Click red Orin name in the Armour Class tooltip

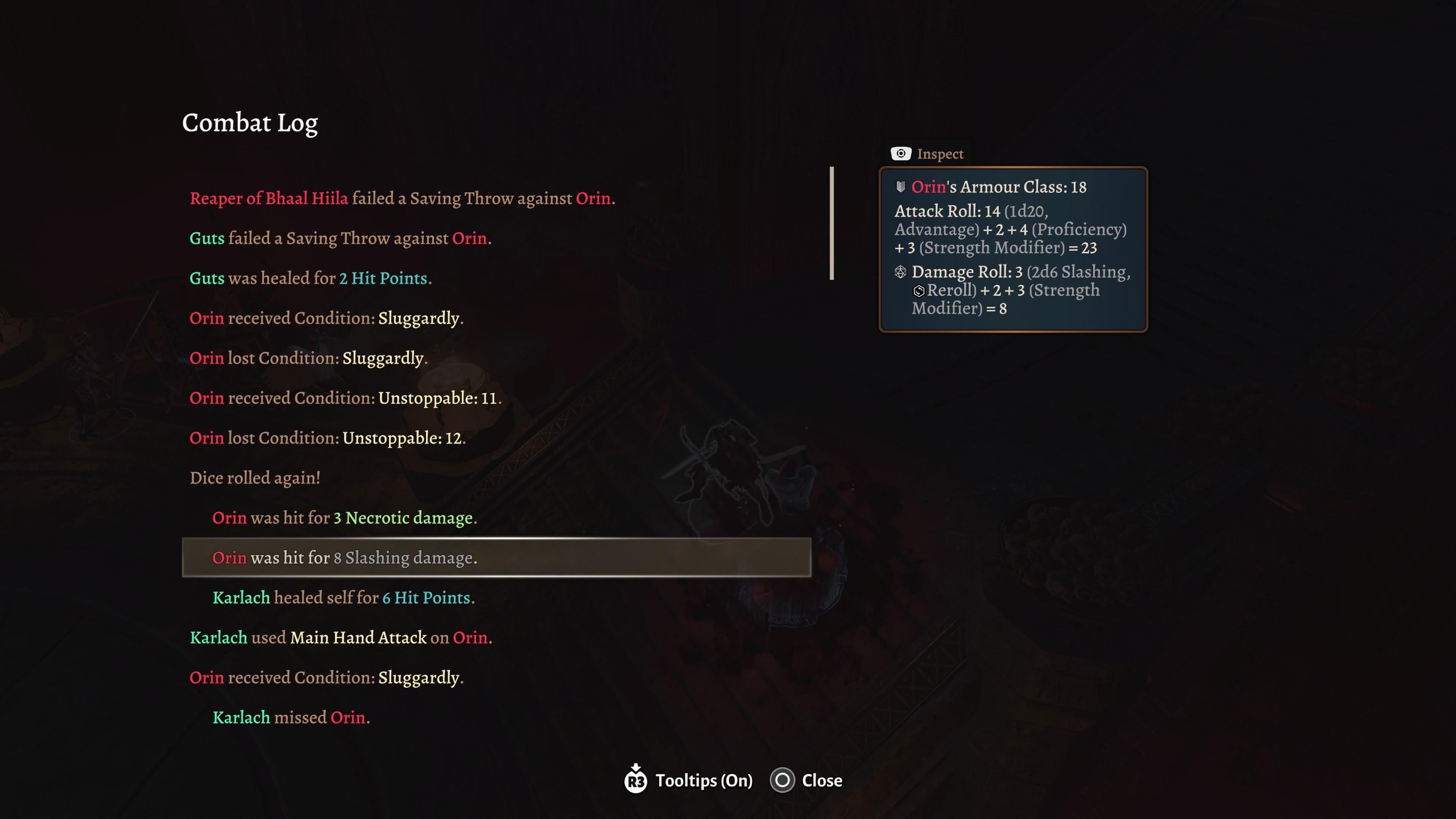[x=930, y=187]
